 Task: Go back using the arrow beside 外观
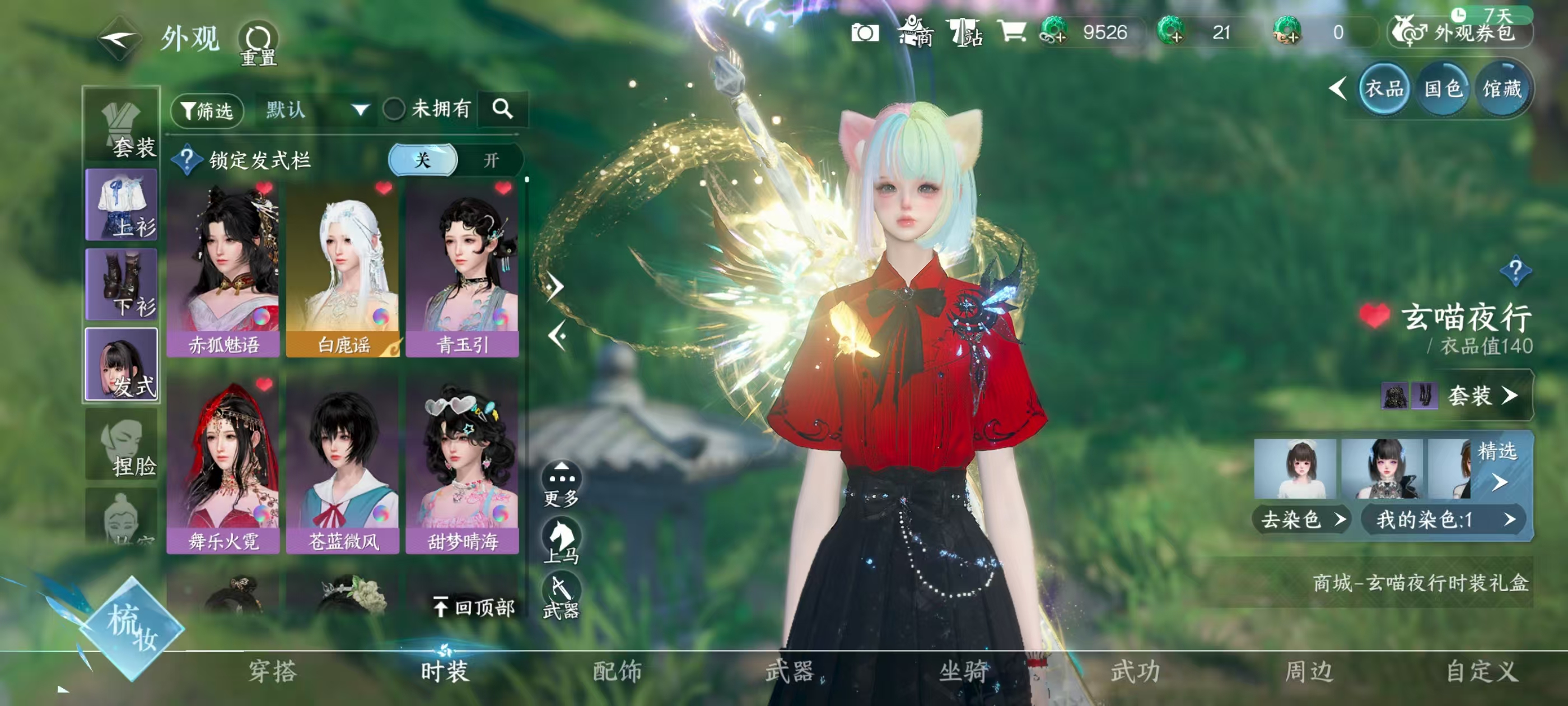tap(119, 39)
